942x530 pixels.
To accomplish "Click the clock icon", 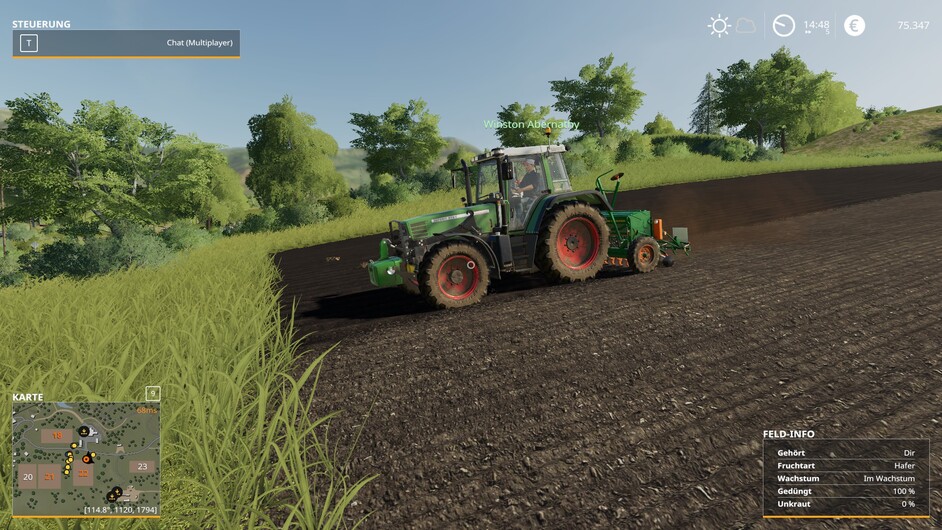I will (x=784, y=26).
